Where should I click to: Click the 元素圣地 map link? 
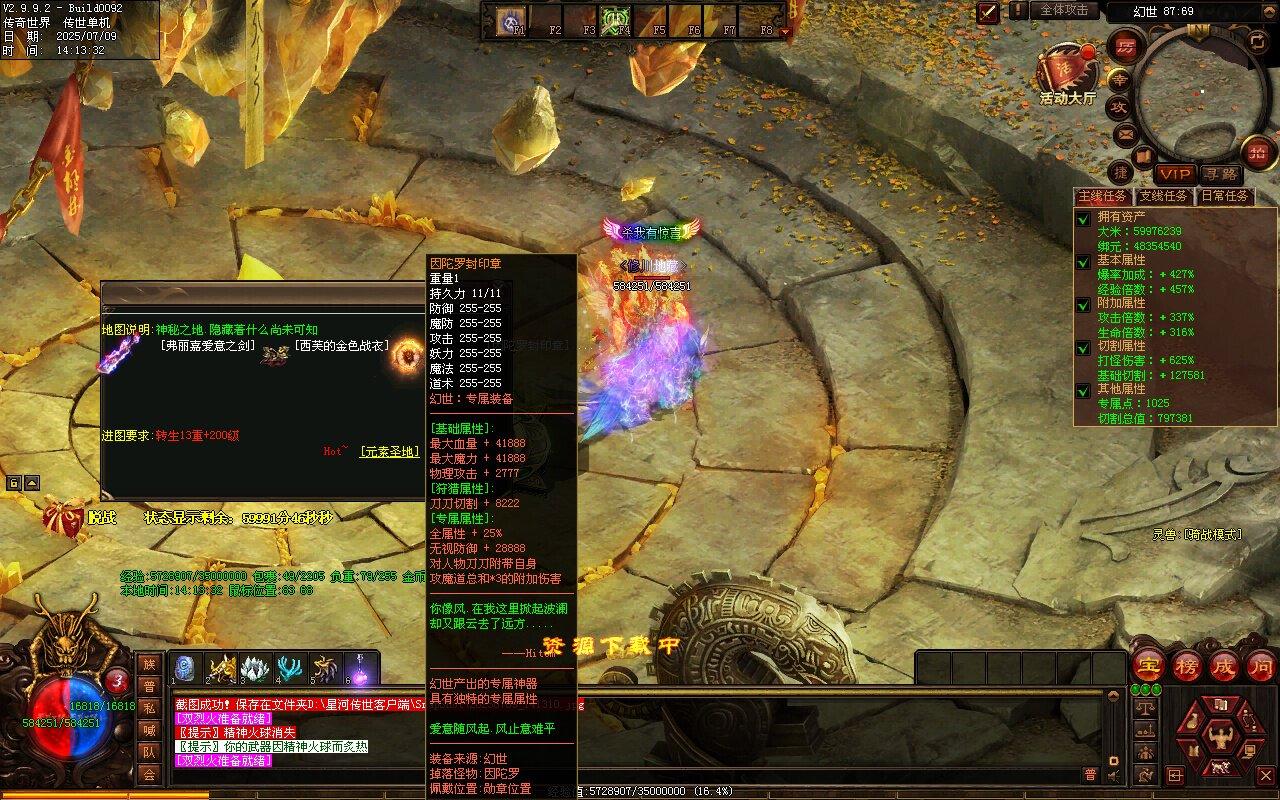[x=390, y=452]
